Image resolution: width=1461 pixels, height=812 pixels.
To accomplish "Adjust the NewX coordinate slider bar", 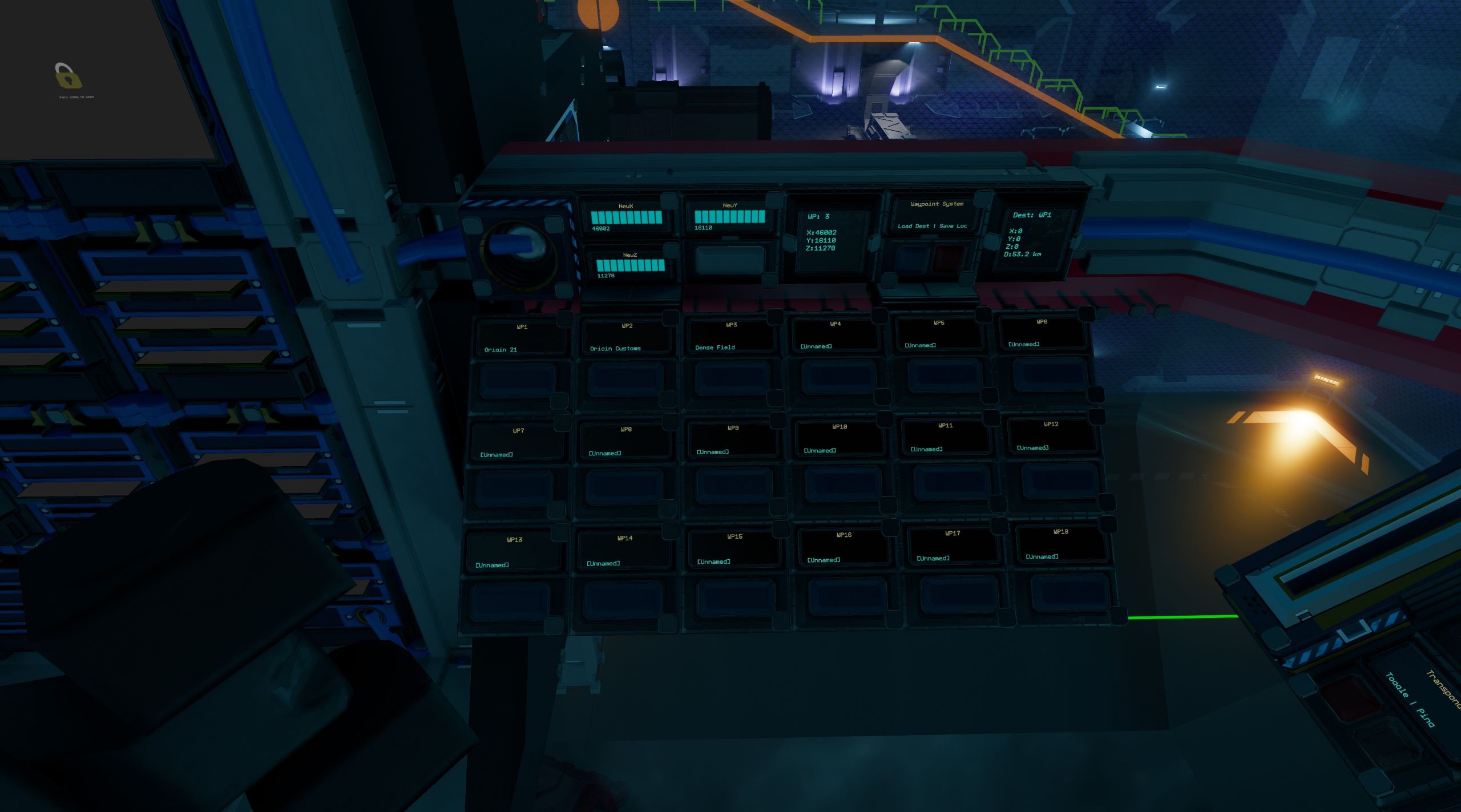I will tap(627, 217).
